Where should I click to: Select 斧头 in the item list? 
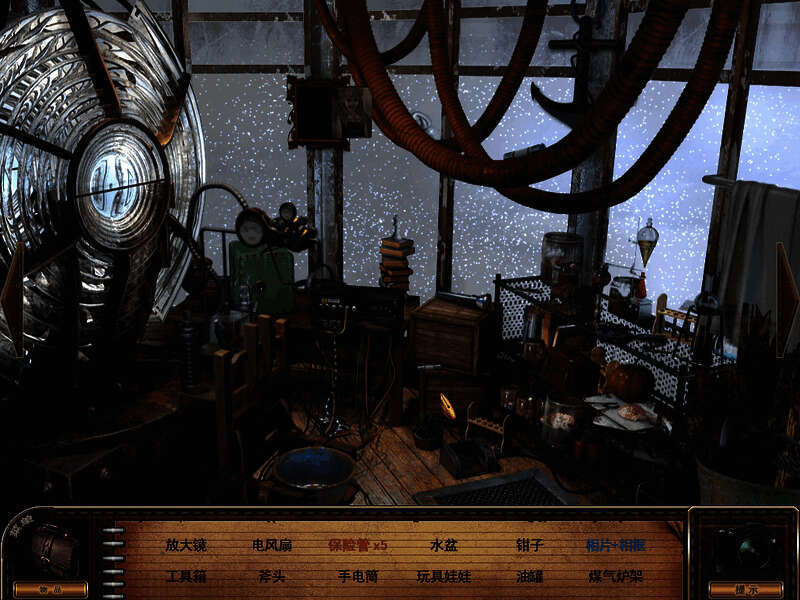[272, 577]
